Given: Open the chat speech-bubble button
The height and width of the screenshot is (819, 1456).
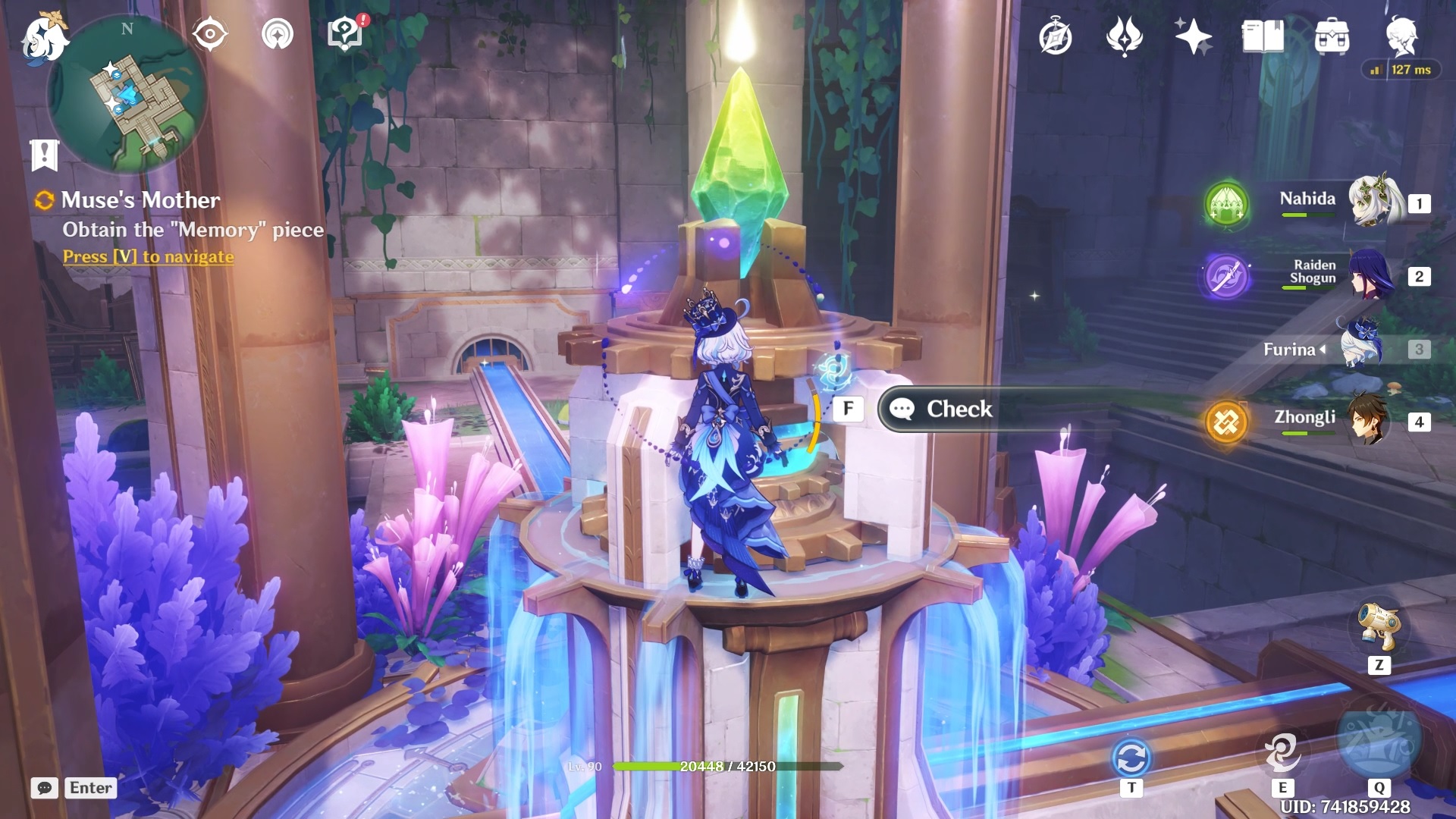Looking at the screenshot, I should (x=45, y=788).
